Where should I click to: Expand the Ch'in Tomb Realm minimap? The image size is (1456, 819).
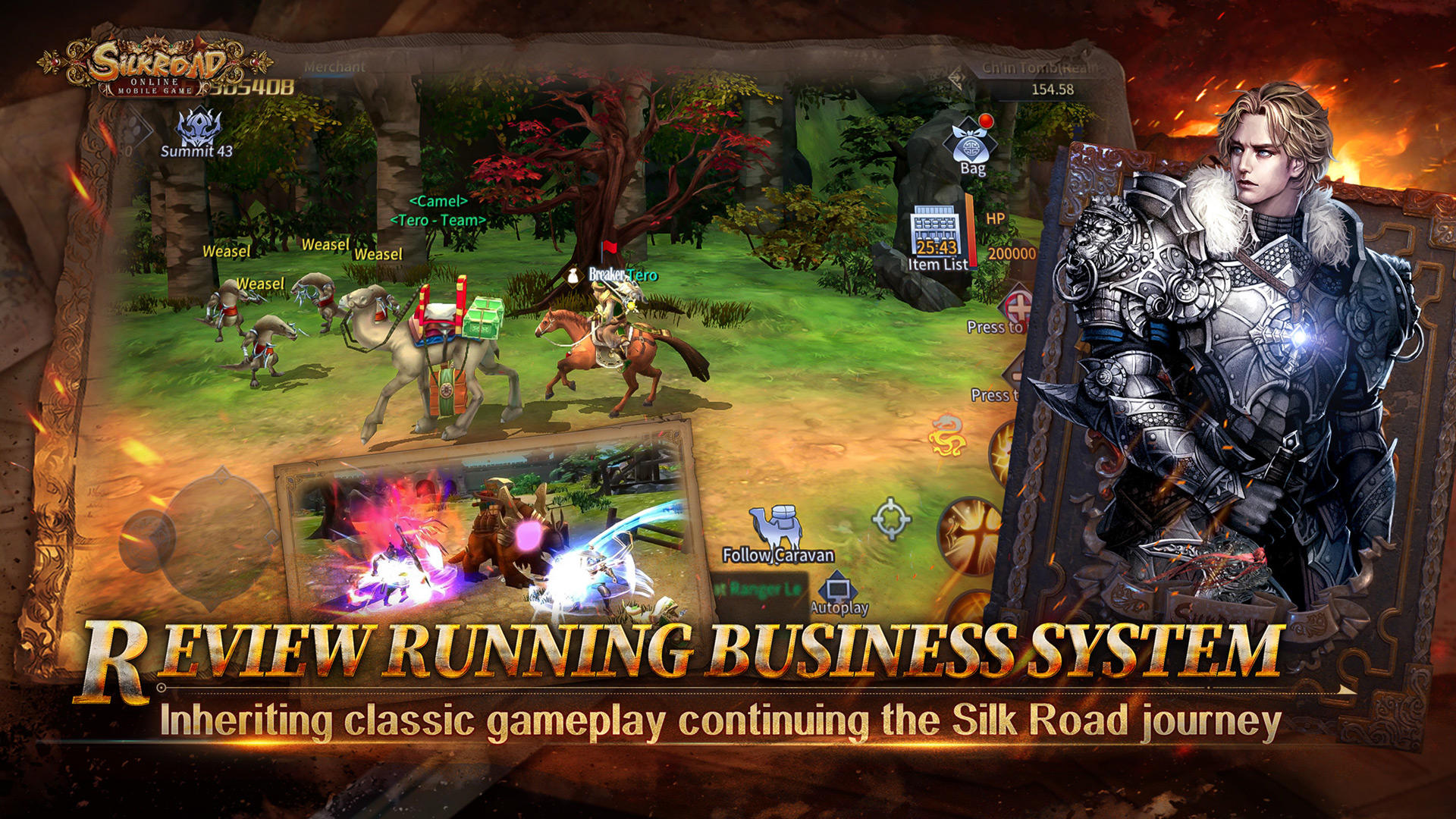pos(1031,68)
